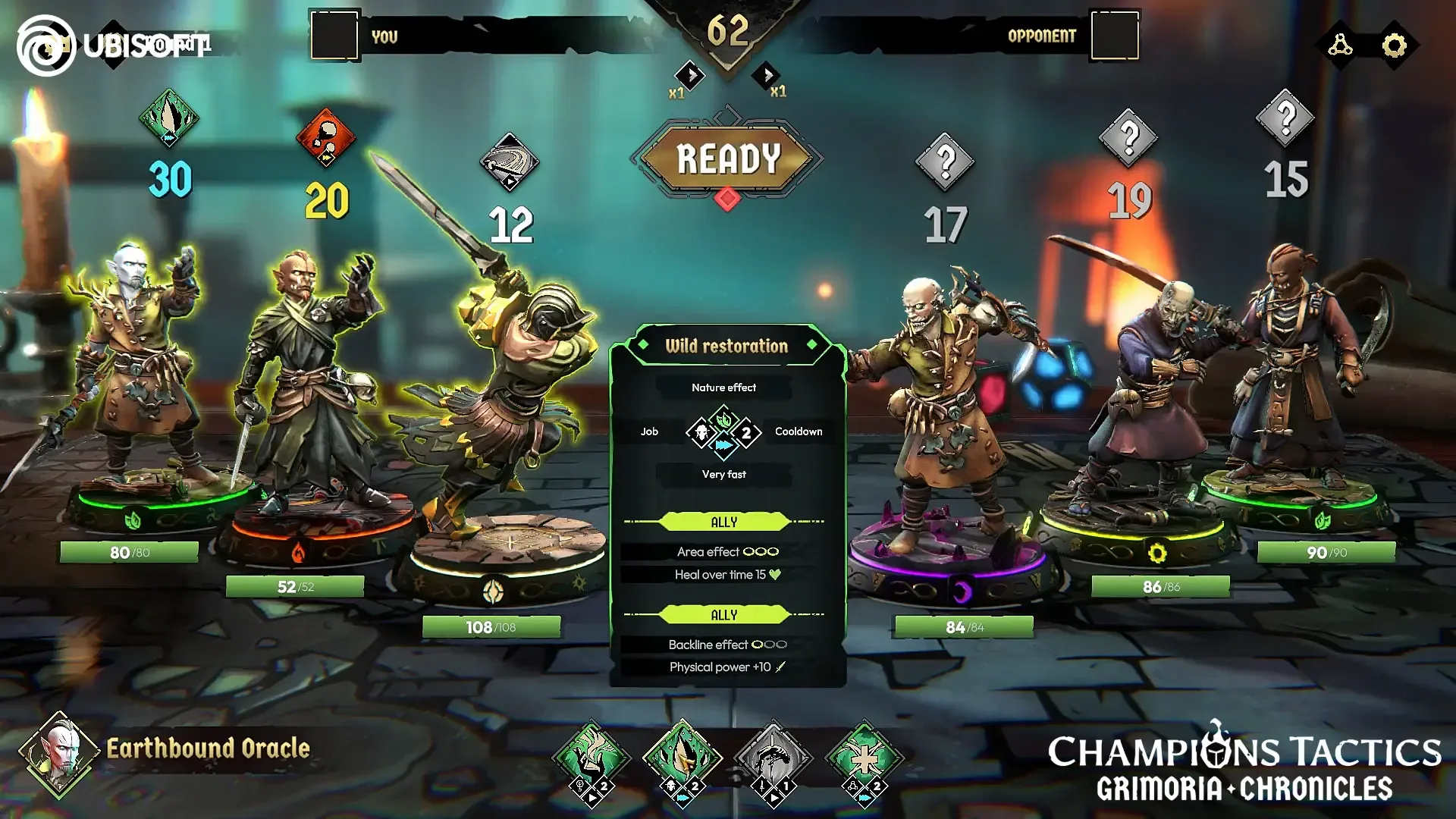Open the gear settings menu

point(1394,45)
